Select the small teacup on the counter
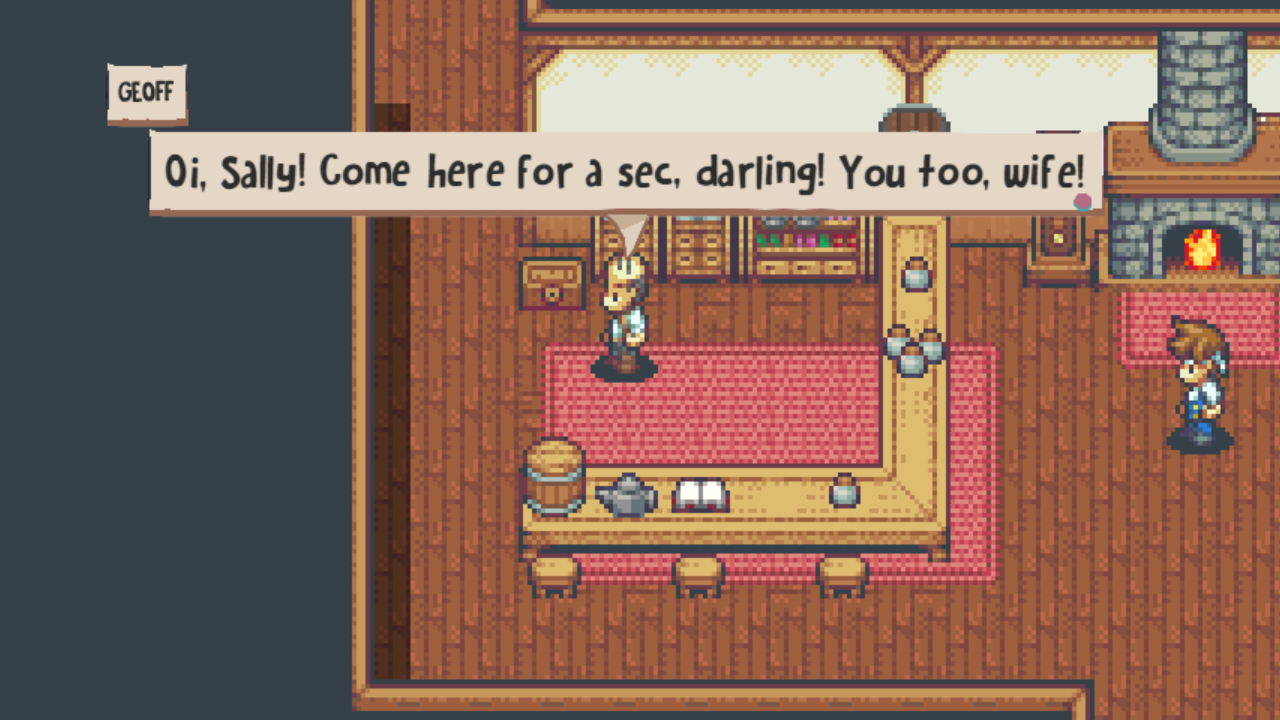The image size is (1280, 720). (843, 492)
